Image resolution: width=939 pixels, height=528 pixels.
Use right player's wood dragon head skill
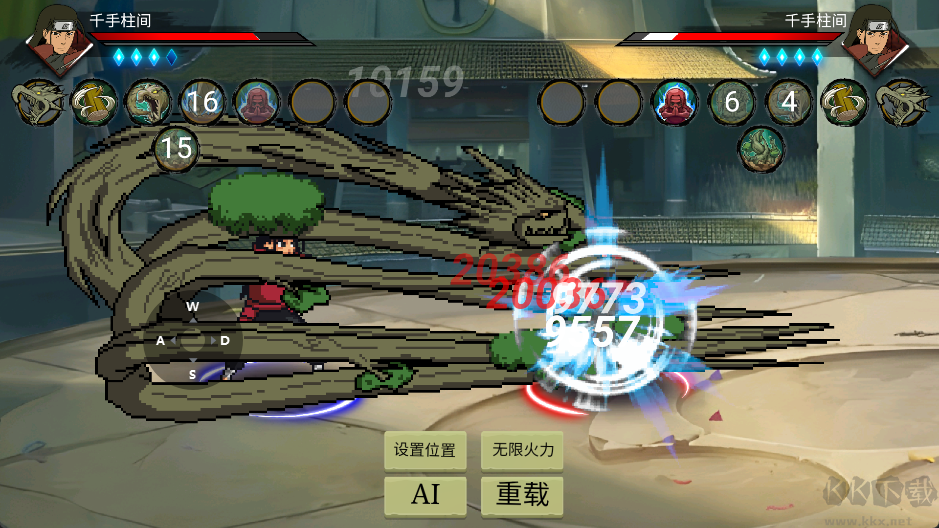click(899, 102)
